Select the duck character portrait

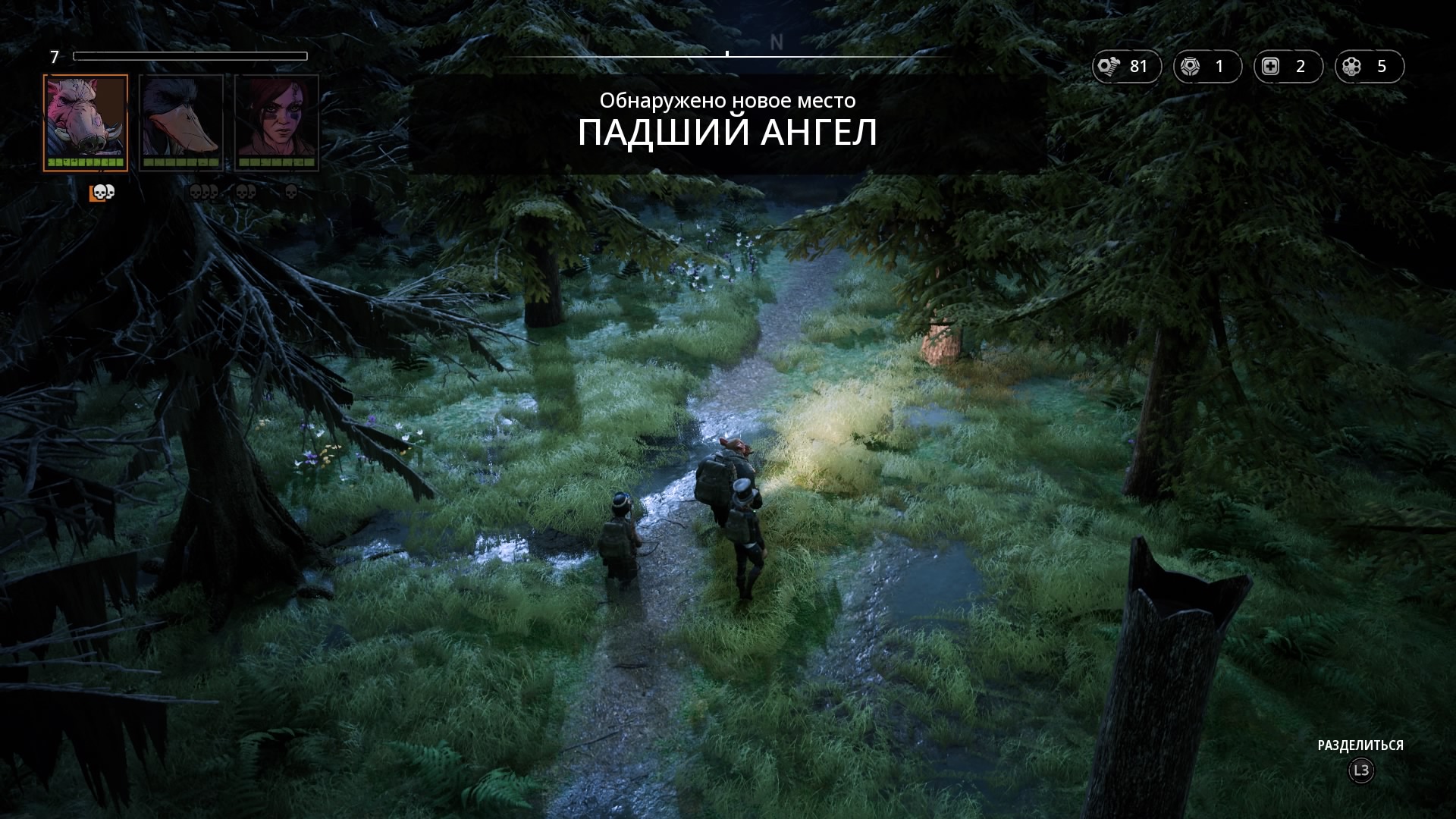pos(181,122)
